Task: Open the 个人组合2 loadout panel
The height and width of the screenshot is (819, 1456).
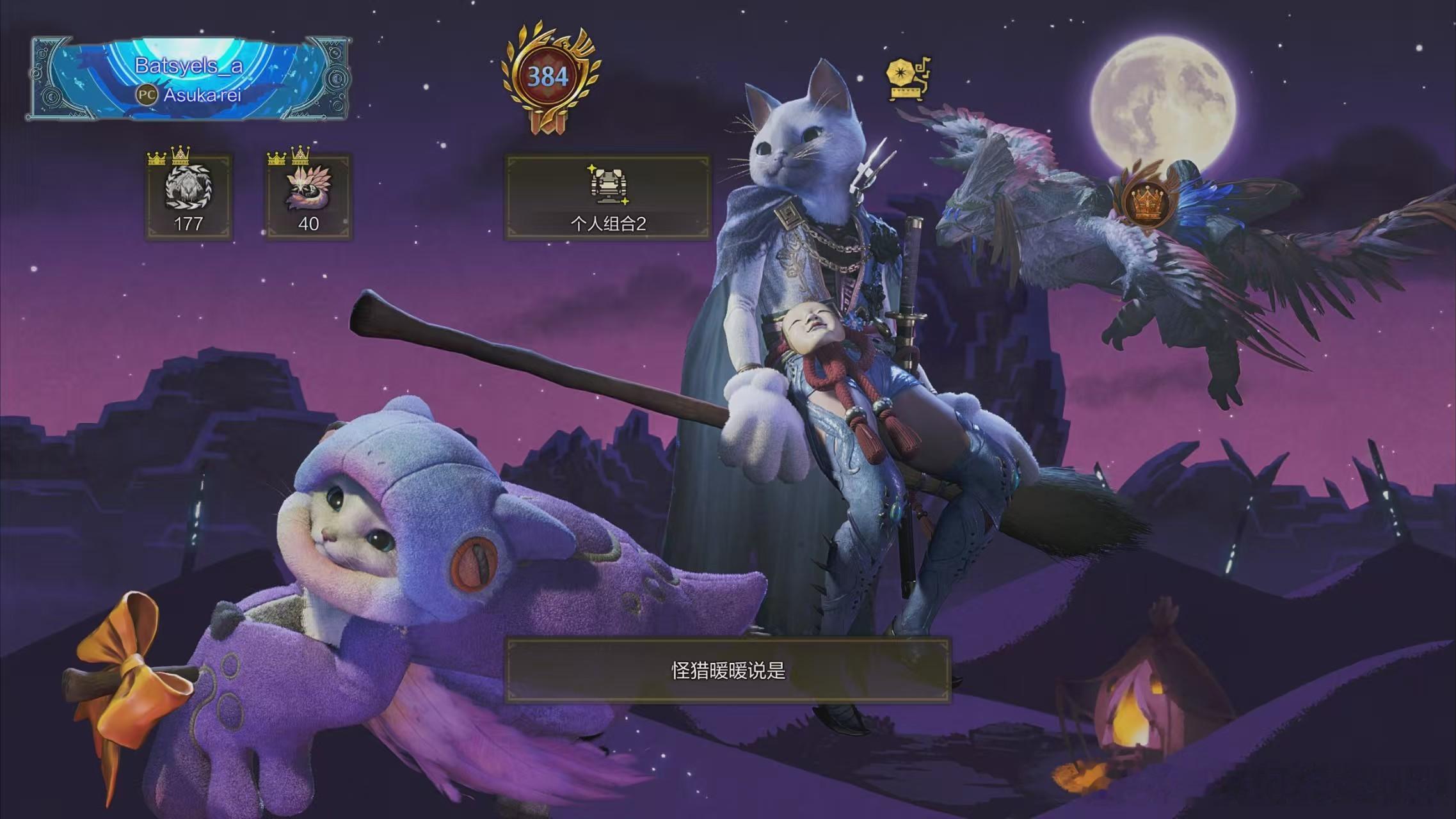Action: (607, 197)
